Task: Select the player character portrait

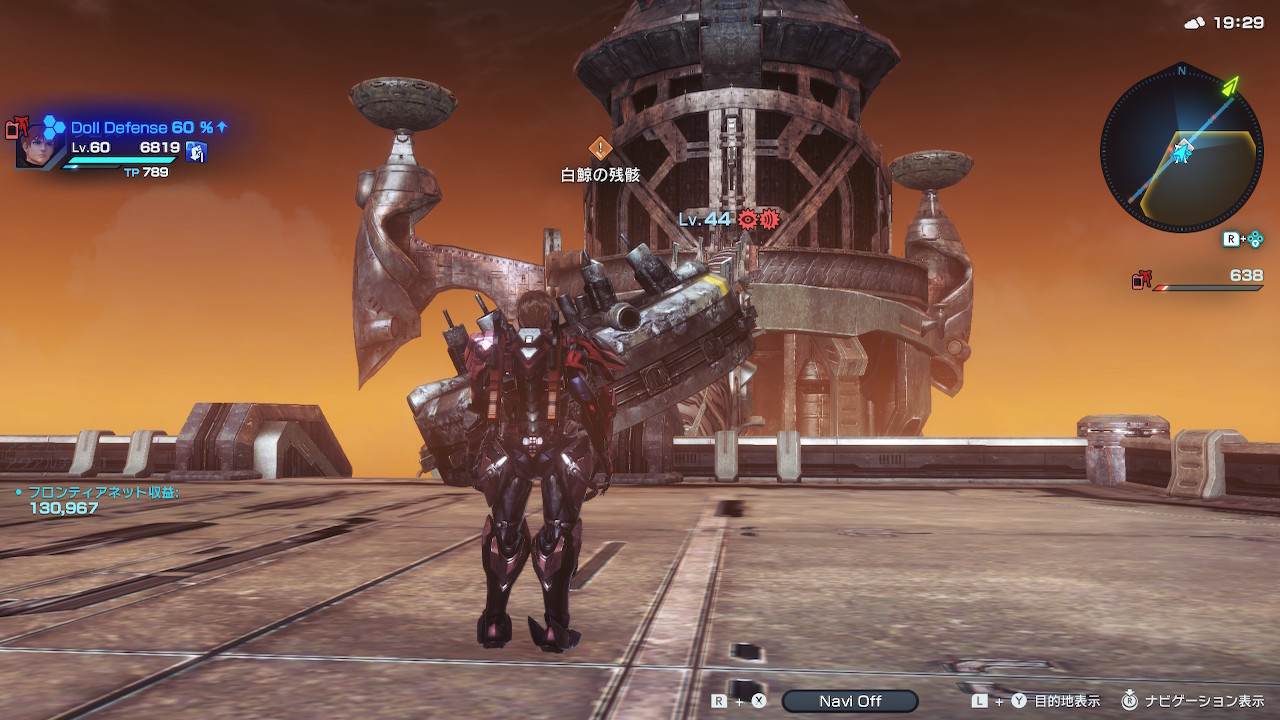Action: 40,145
